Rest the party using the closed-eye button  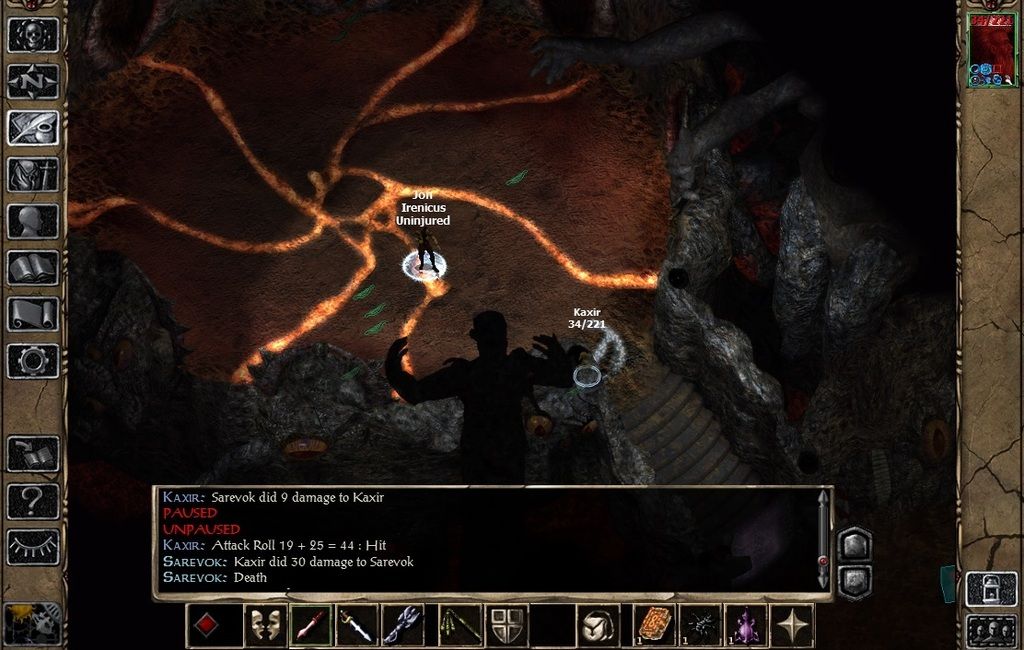[x=33, y=546]
